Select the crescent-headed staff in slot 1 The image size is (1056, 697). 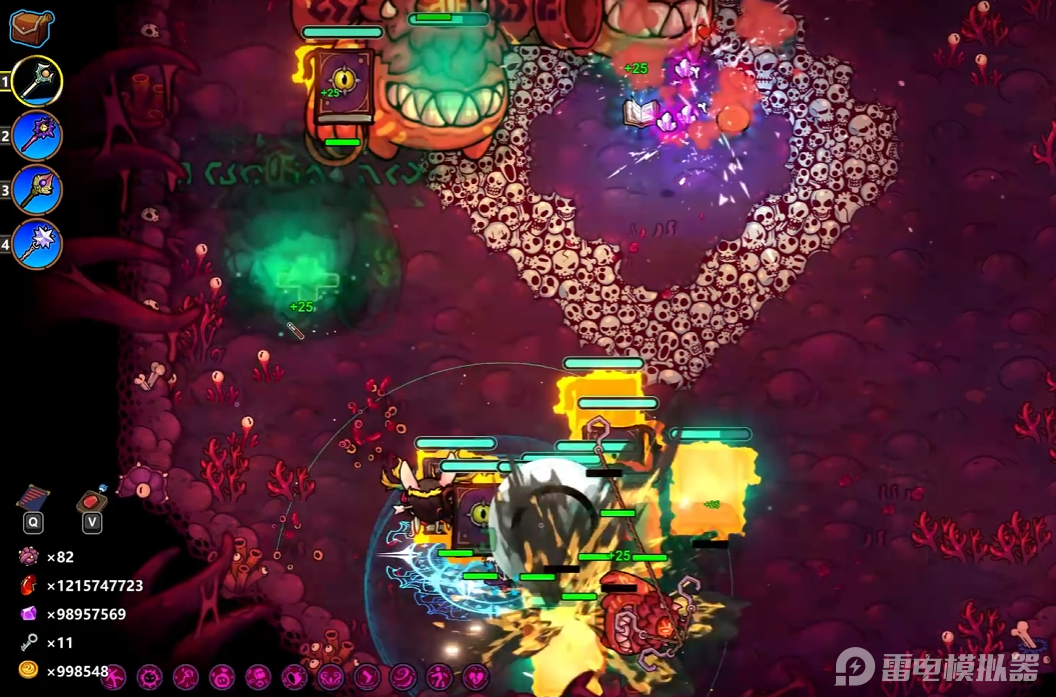click(37, 82)
